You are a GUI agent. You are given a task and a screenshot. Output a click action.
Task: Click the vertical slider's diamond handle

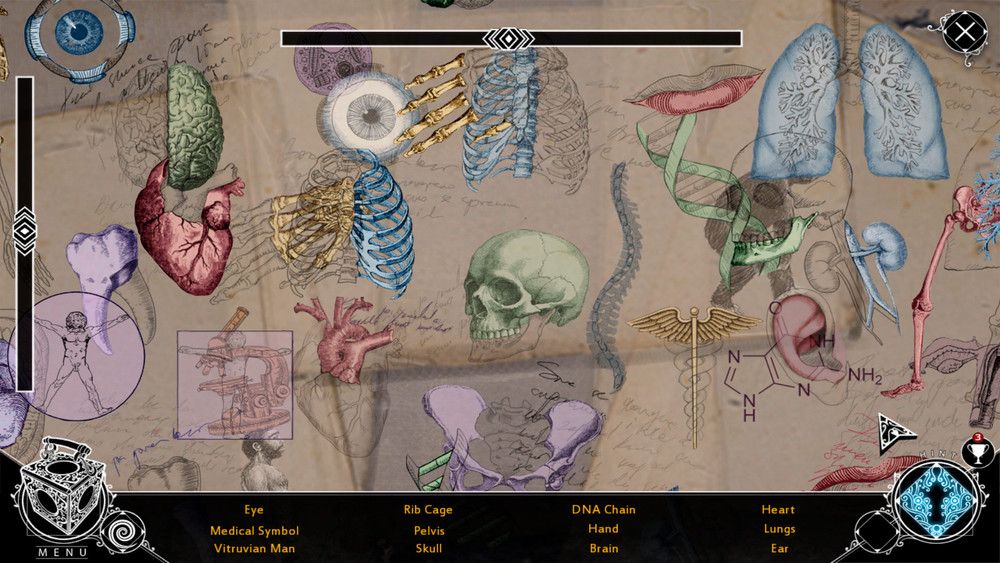(x=25, y=231)
